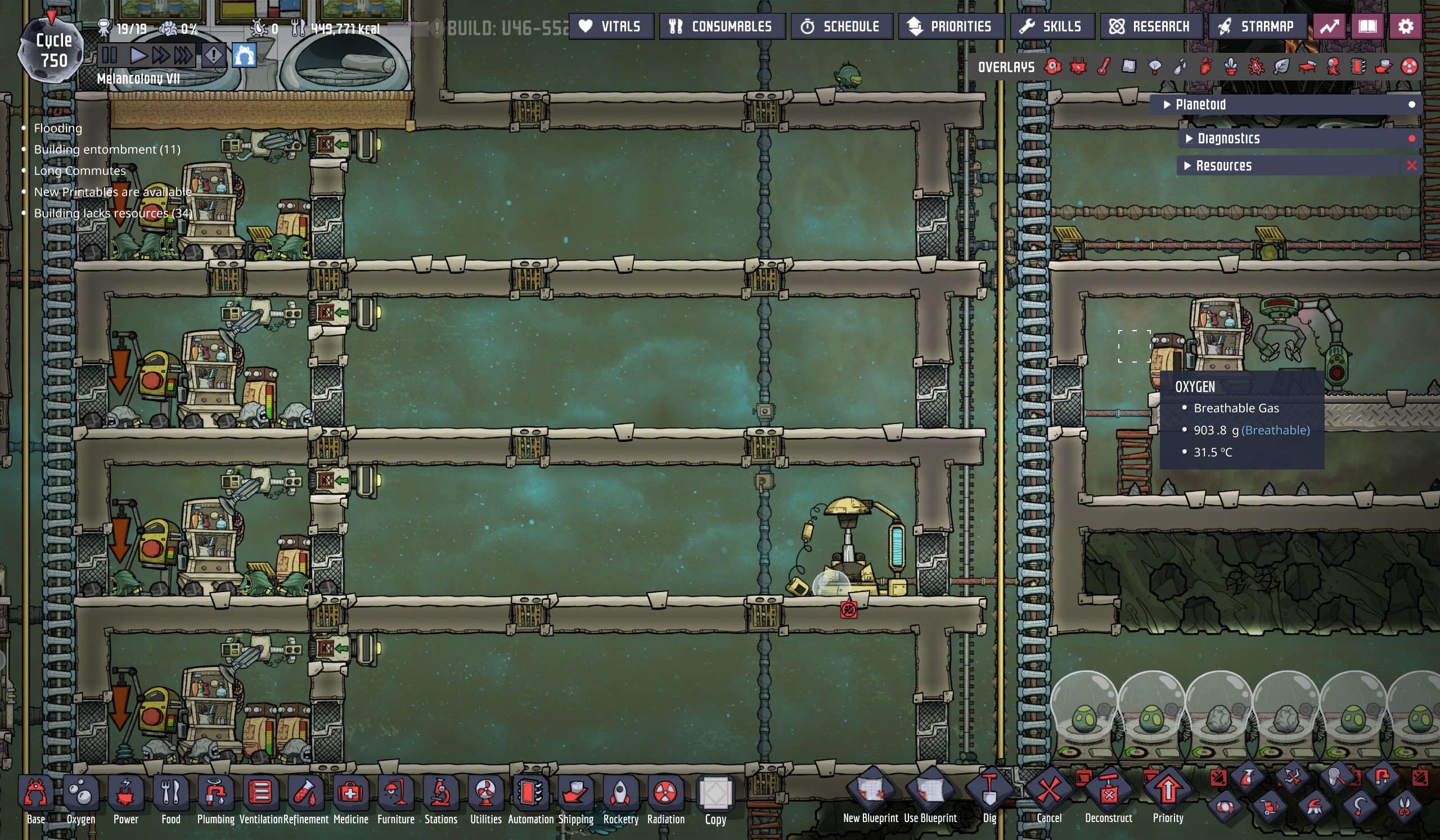This screenshot has width=1440, height=840.
Task: Show the Schedule screen
Action: click(840, 27)
